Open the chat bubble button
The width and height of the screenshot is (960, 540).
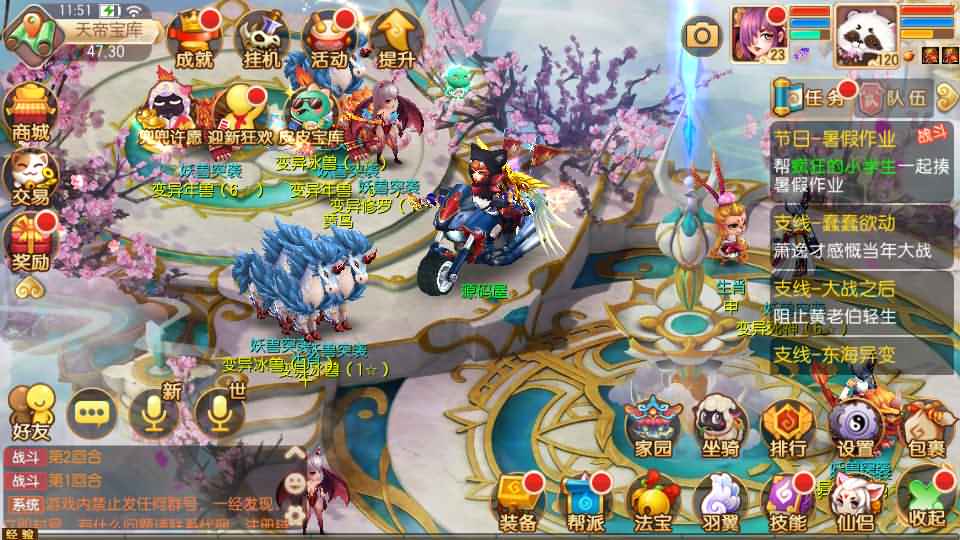[93, 411]
